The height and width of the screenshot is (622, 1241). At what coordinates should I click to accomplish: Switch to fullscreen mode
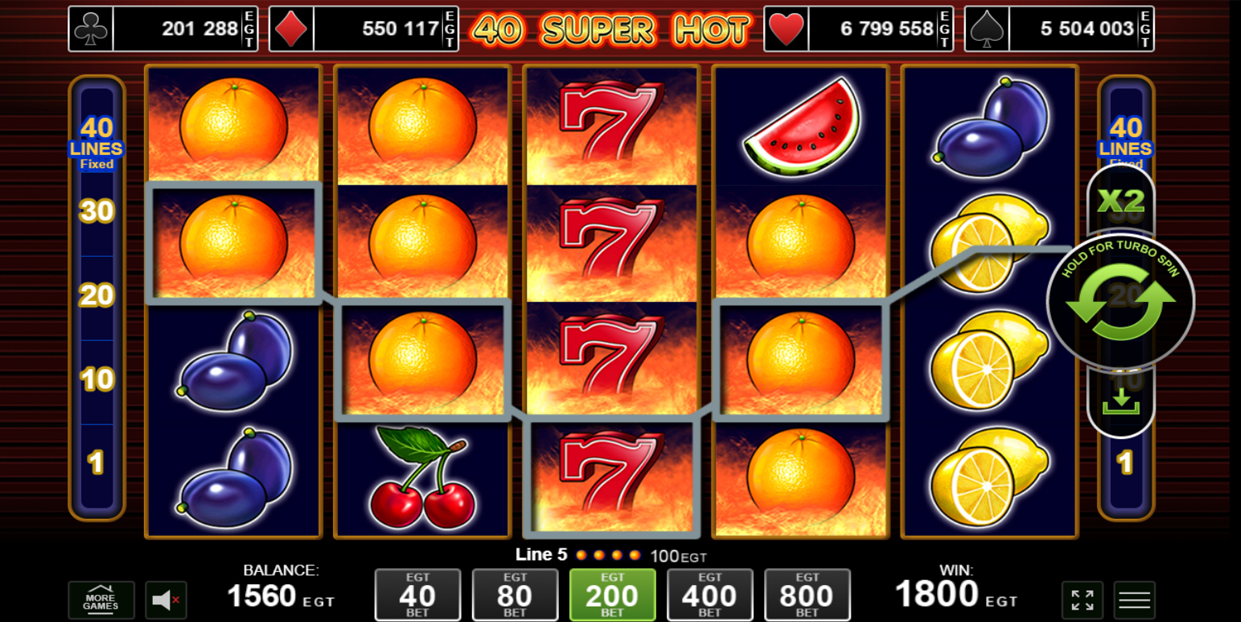pyautogui.click(x=1082, y=600)
